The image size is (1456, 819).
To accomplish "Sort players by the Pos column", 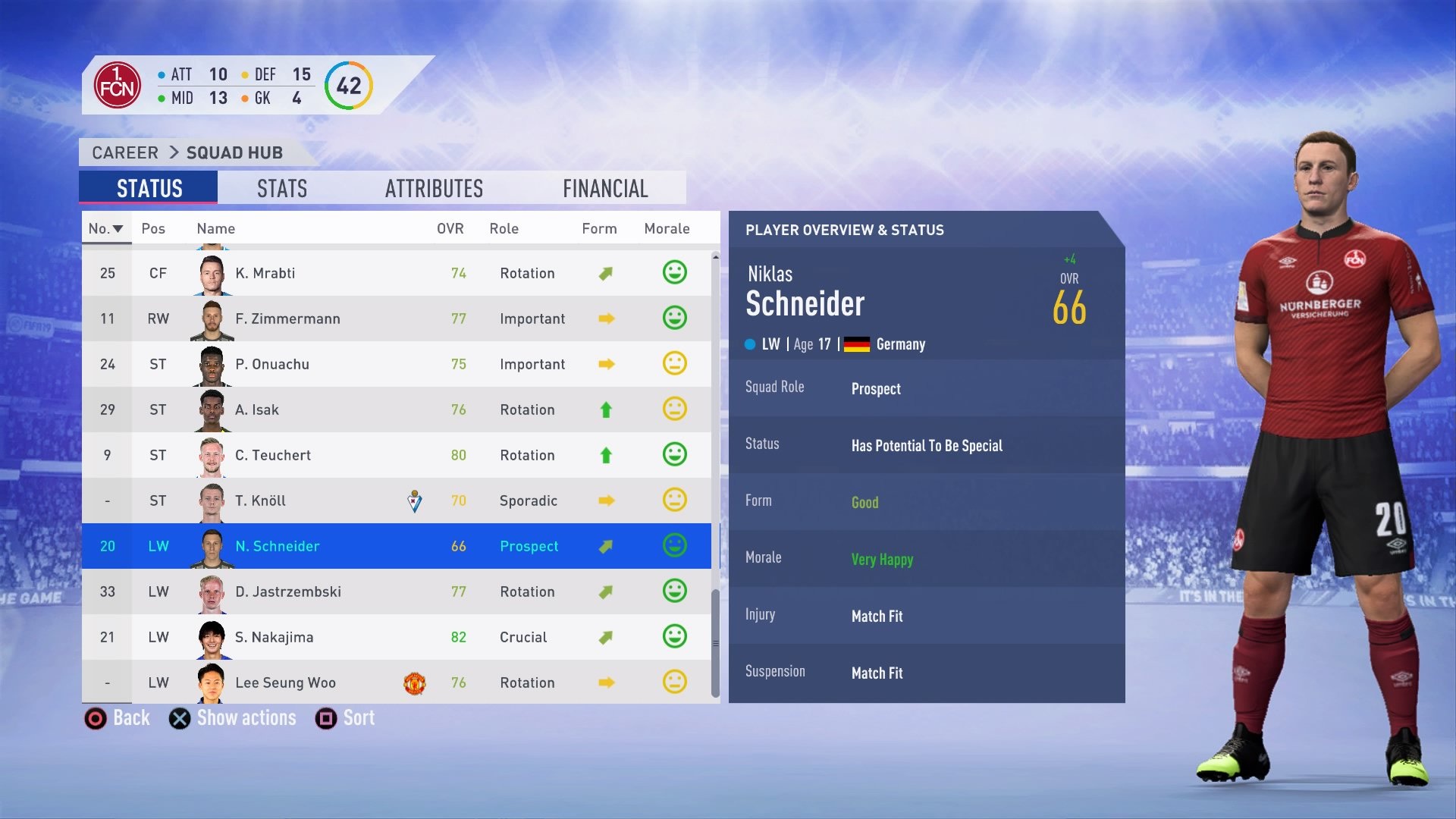I will pos(153,228).
